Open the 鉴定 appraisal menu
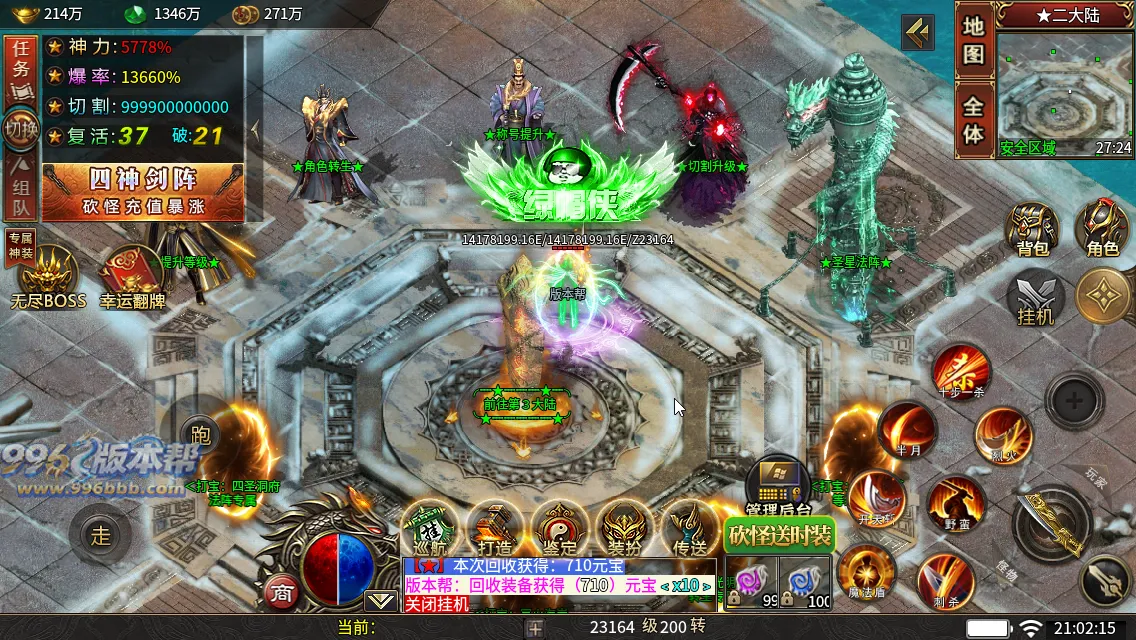This screenshot has width=1136, height=640. click(x=560, y=528)
